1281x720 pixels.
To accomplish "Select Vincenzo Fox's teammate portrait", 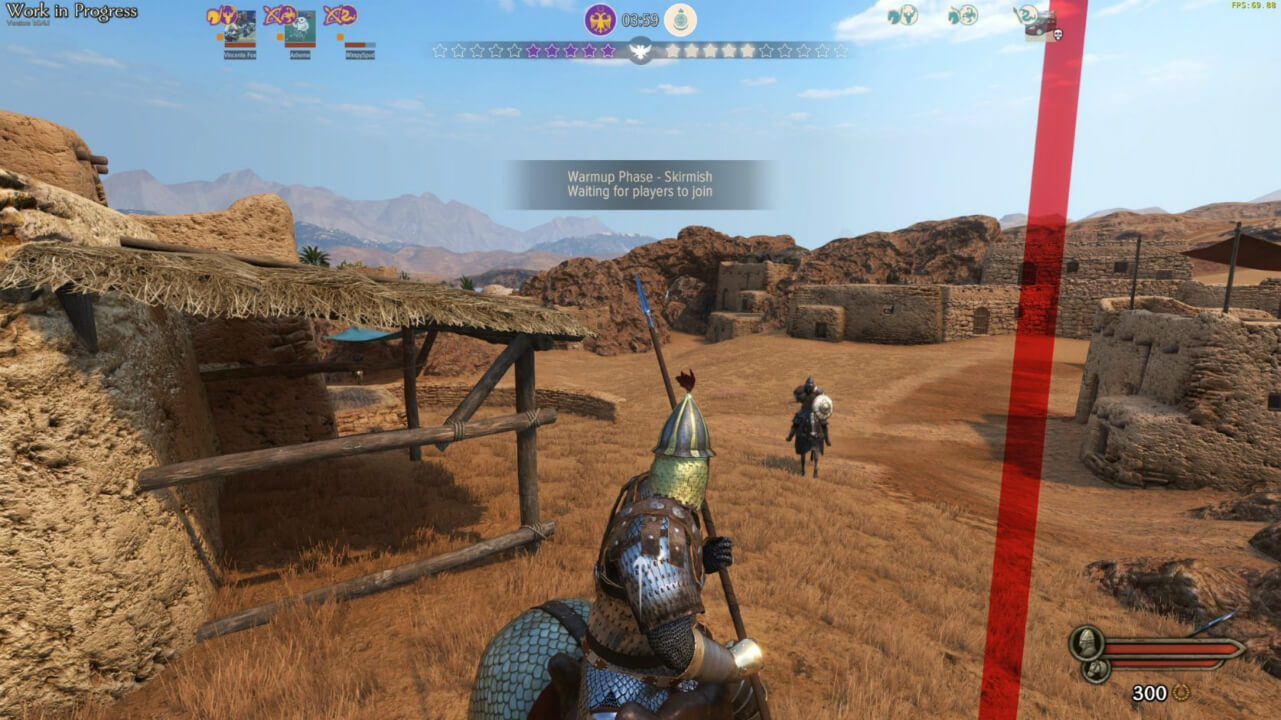I will (x=240, y=27).
